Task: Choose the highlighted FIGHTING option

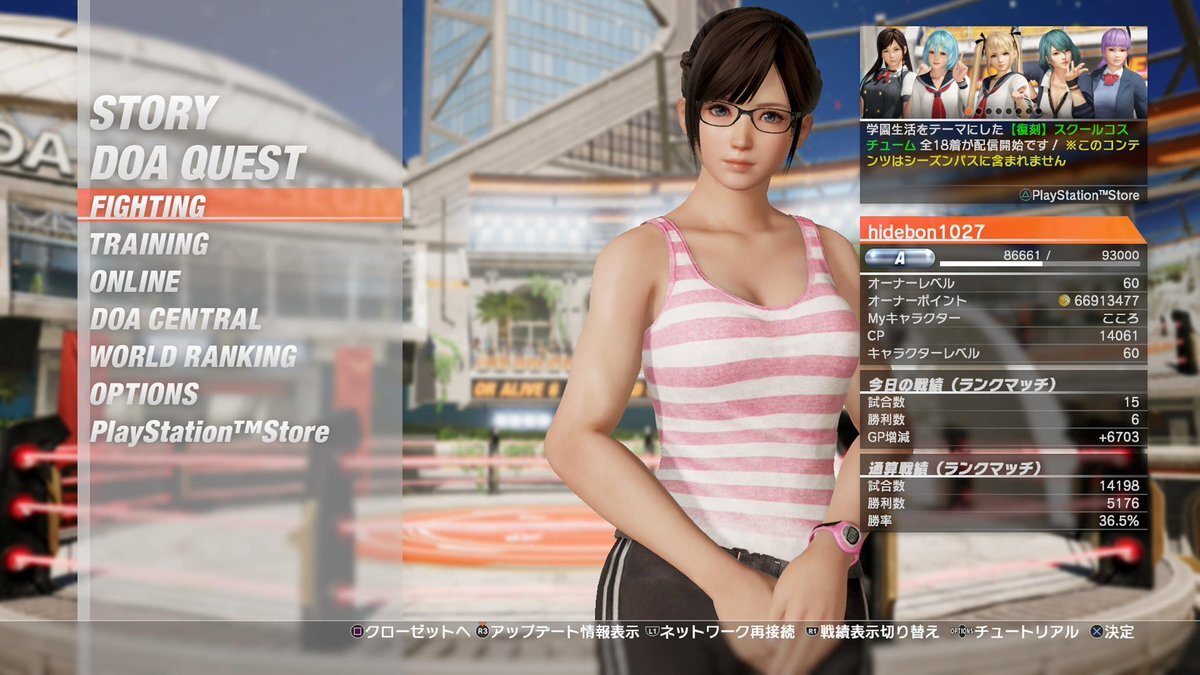Action: tap(149, 206)
